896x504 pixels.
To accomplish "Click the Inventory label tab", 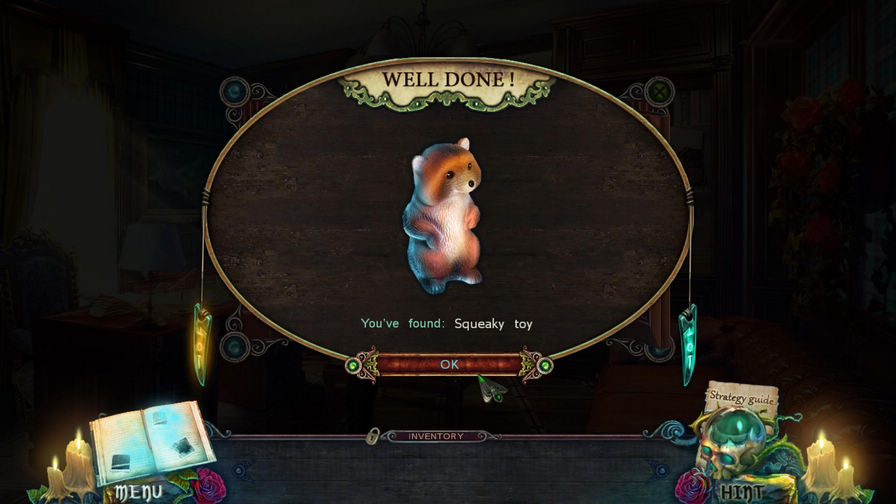I will coord(436,436).
